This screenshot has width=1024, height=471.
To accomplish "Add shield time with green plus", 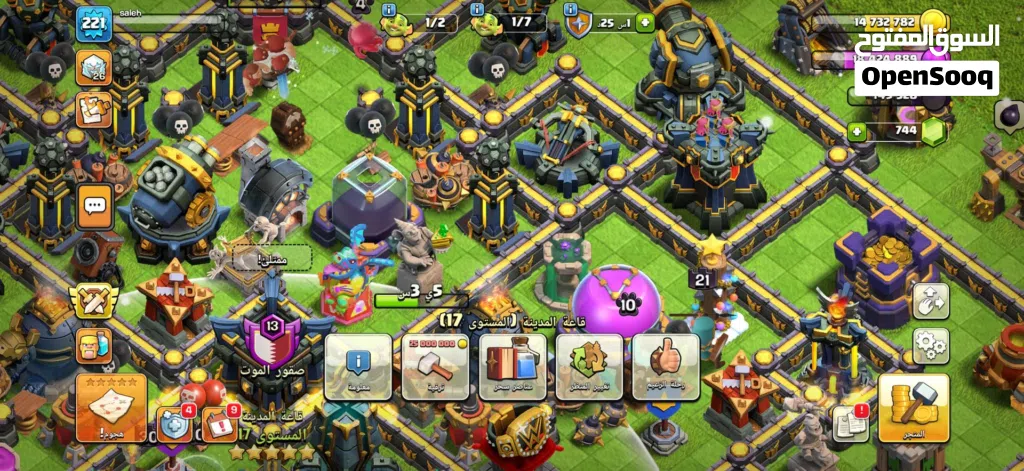I will [x=645, y=22].
